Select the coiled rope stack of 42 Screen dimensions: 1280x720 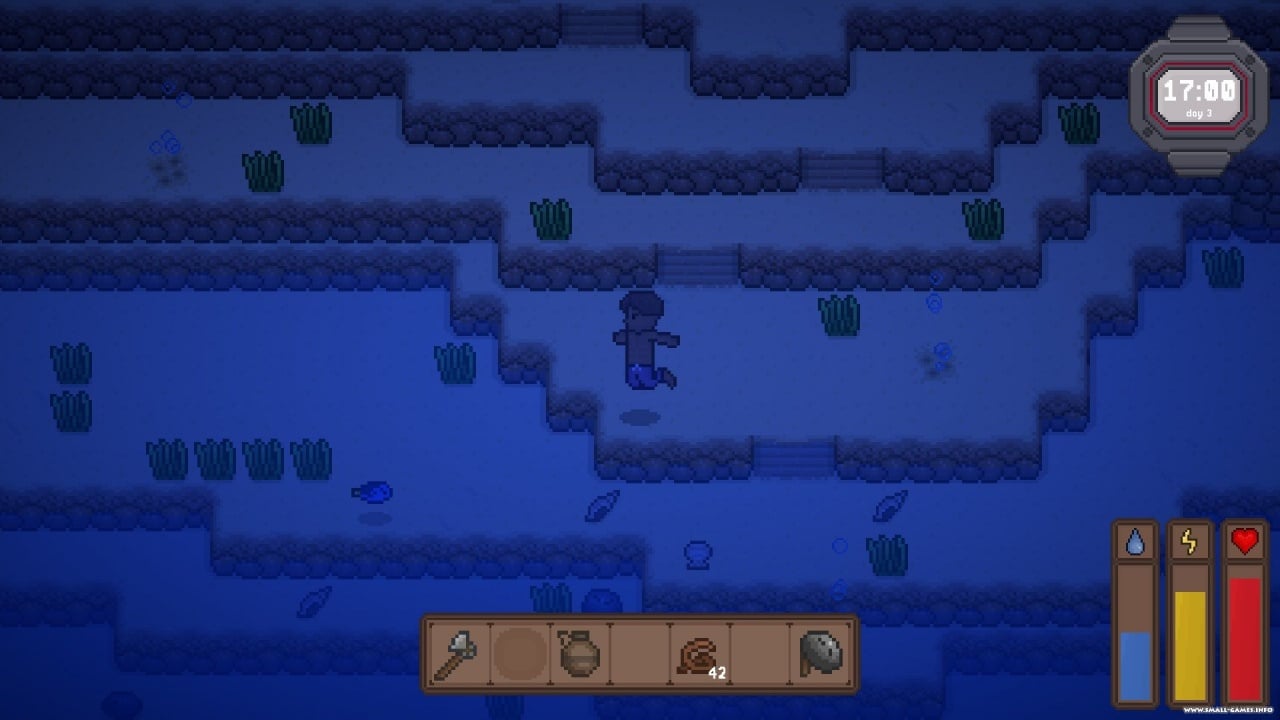click(698, 656)
